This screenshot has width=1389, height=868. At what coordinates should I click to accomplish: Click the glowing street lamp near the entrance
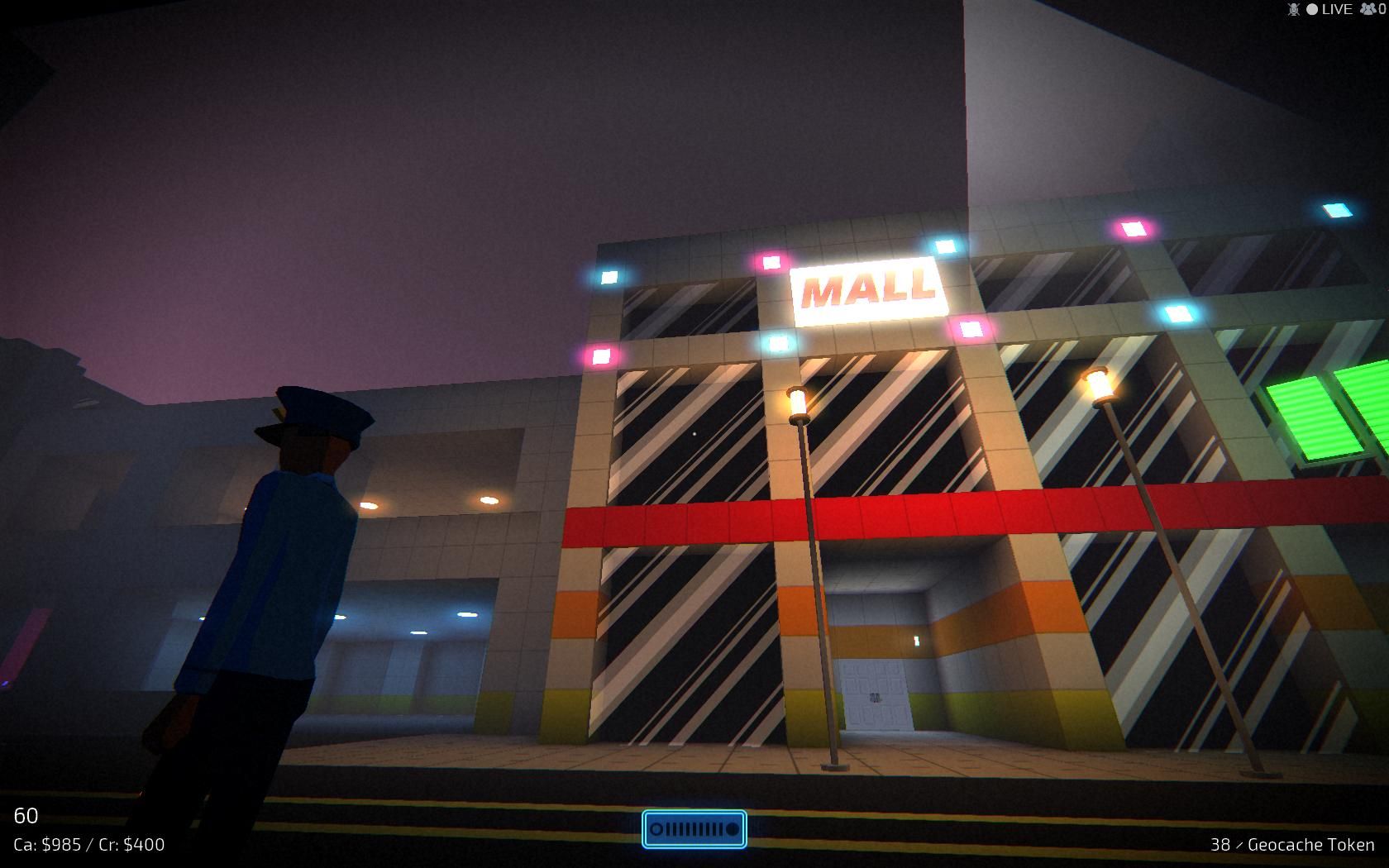click(798, 404)
